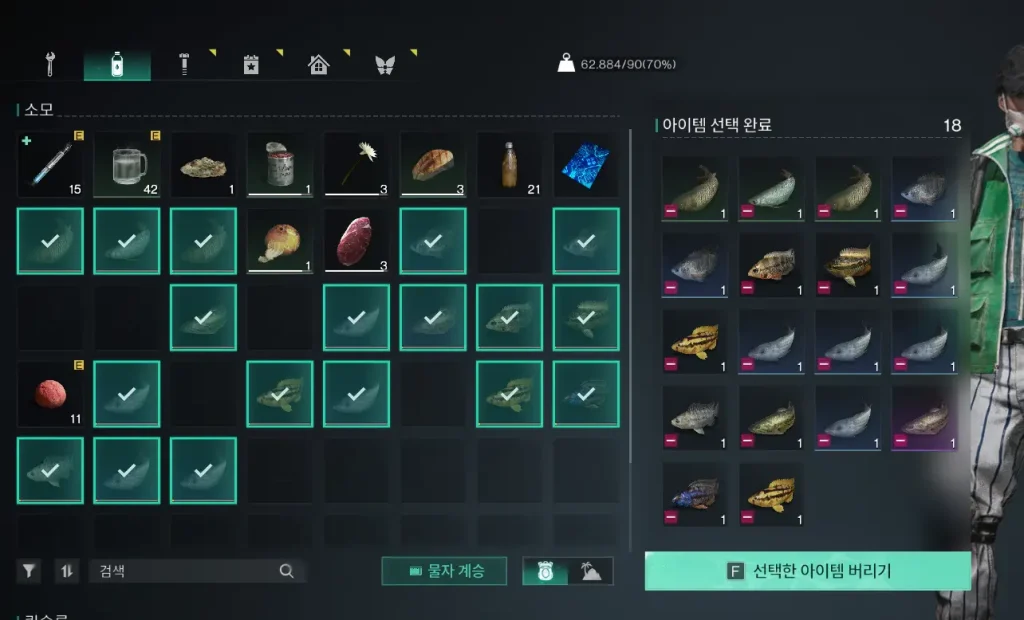
Task: Focus the 검색 search field
Action: click(x=185, y=571)
